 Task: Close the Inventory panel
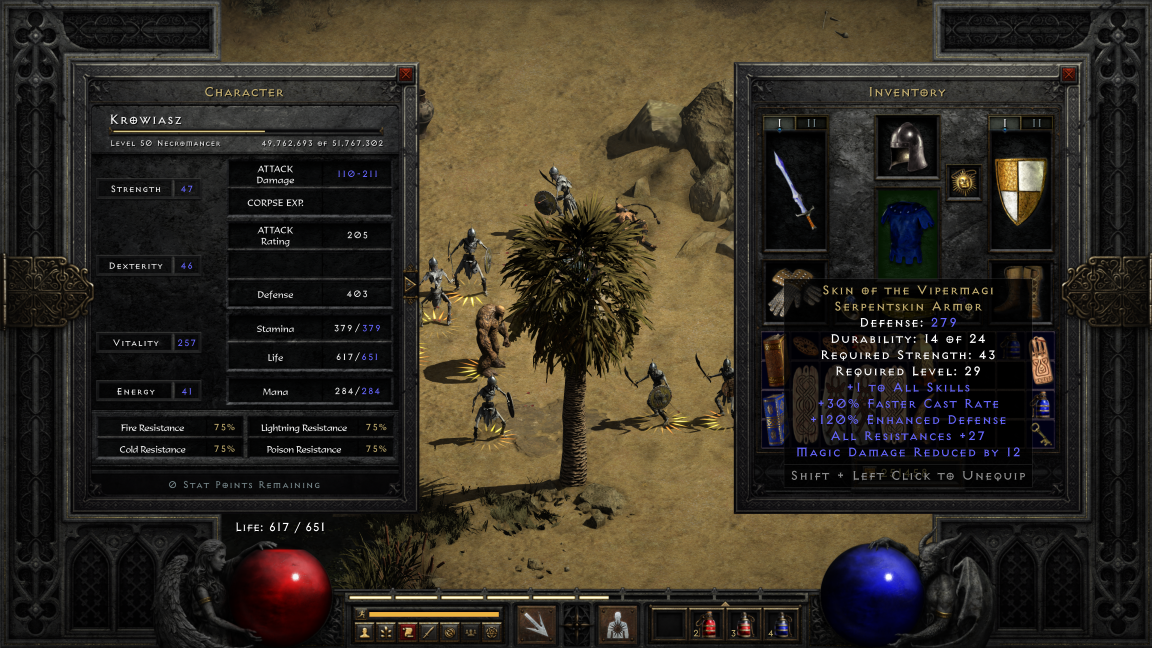(1069, 74)
